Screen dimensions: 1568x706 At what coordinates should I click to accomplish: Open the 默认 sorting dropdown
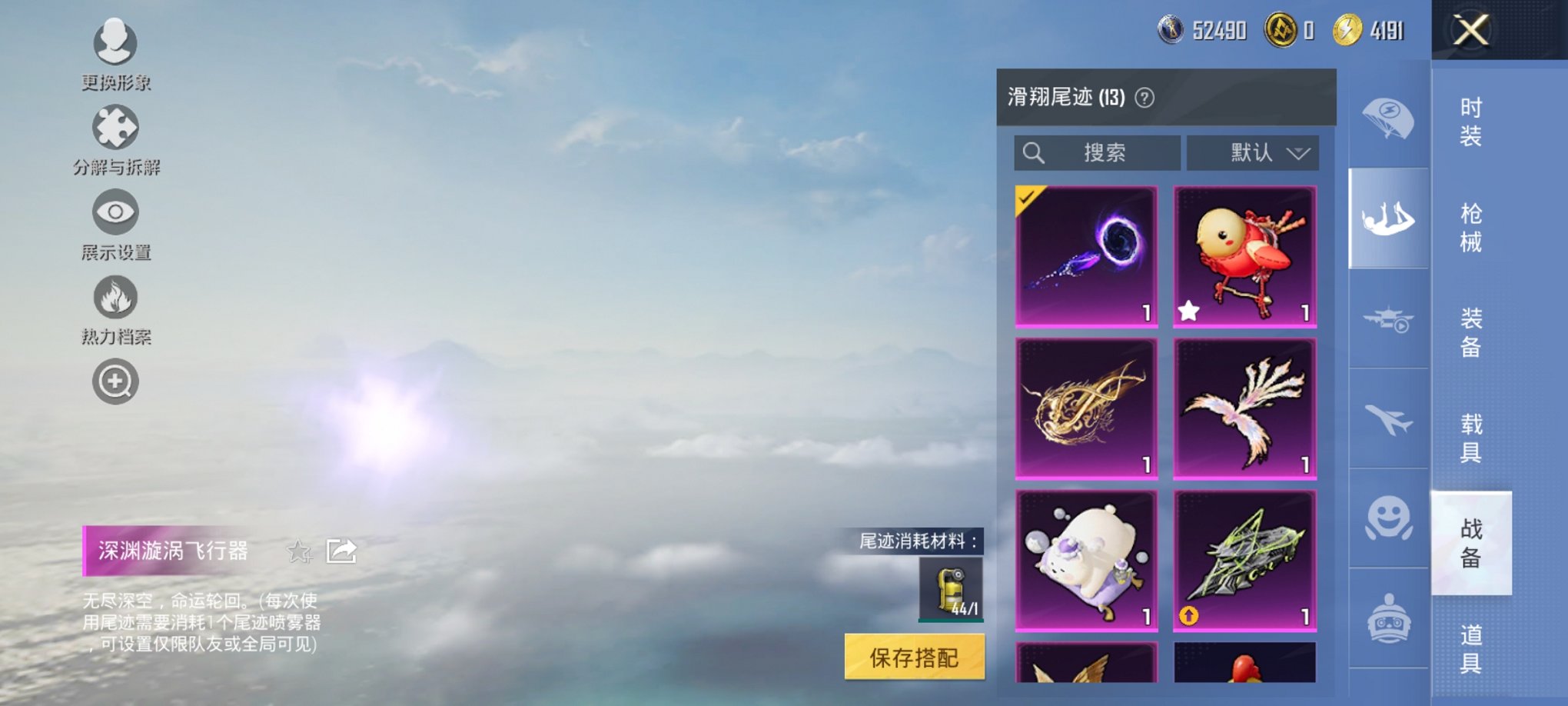[x=1252, y=153]
